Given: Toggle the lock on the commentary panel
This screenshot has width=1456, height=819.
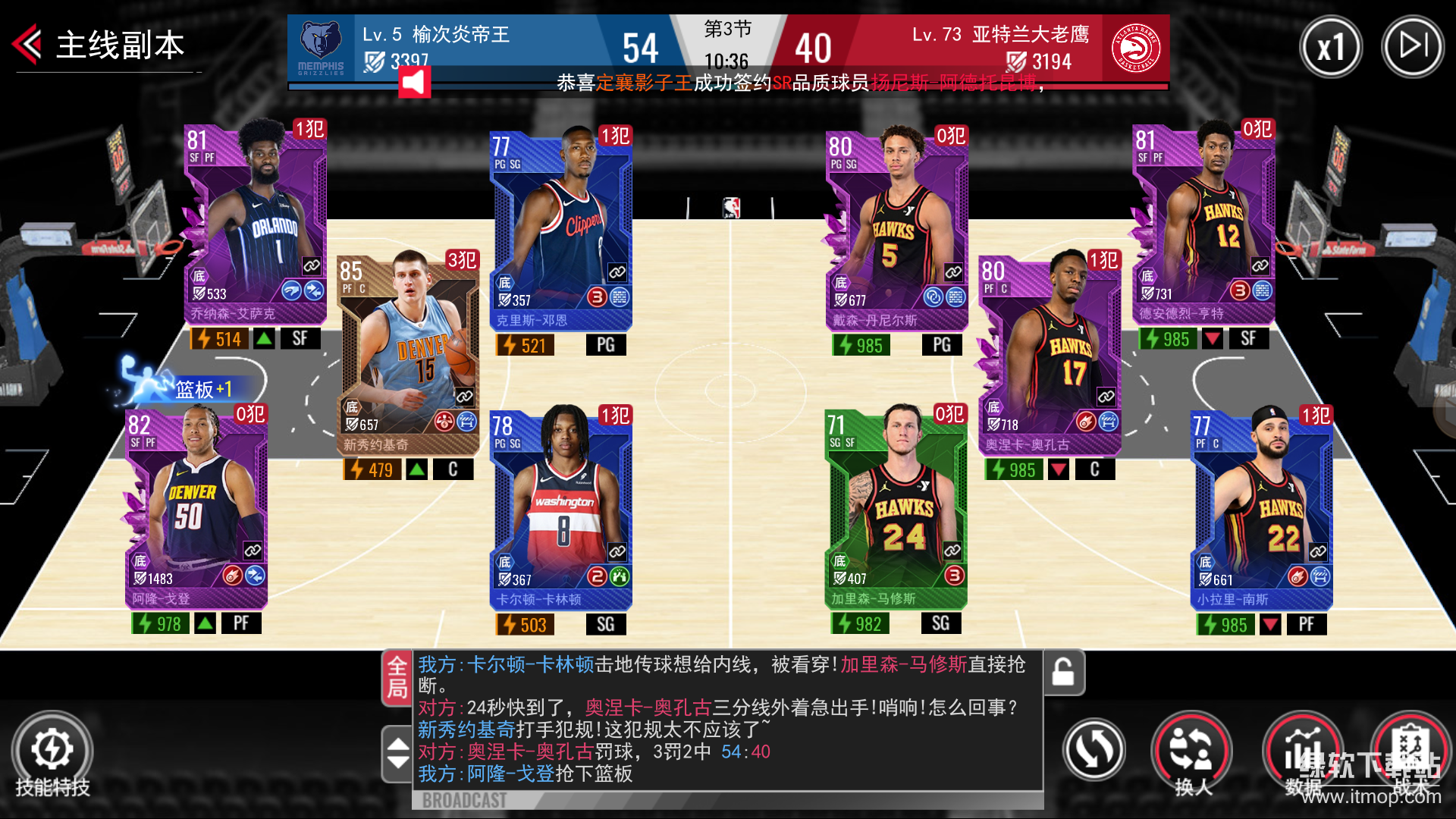Looking at the screenshot, I should (1063, 673).
